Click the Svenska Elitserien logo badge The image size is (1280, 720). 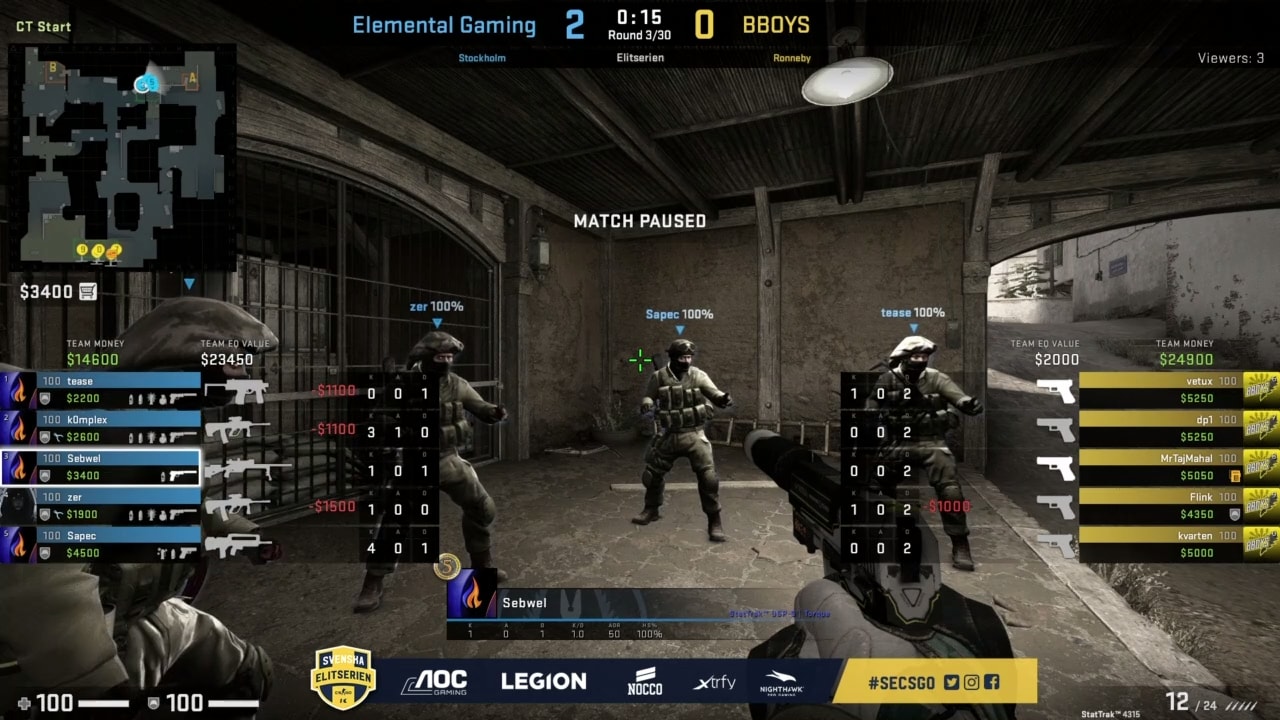click(343, 677)
